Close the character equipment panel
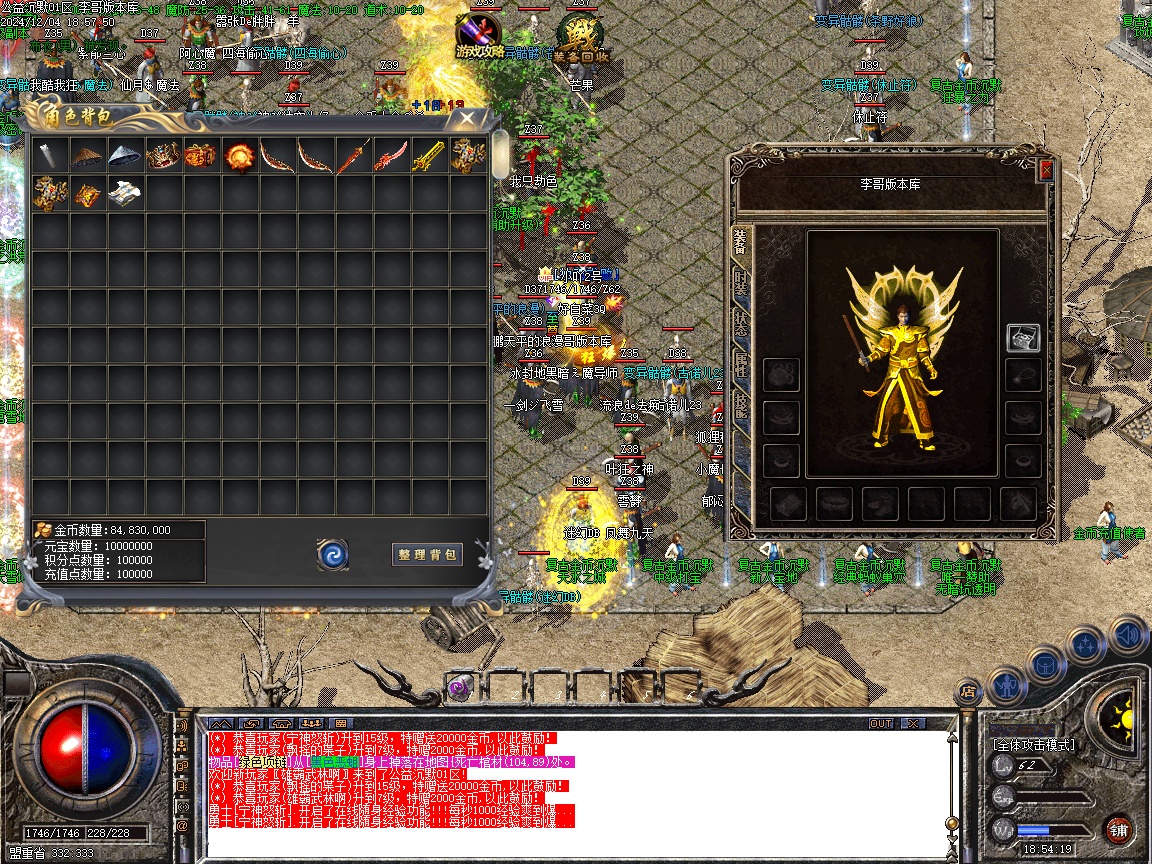The width and height of the screenshot is (1152, 864). [1046, 170]
